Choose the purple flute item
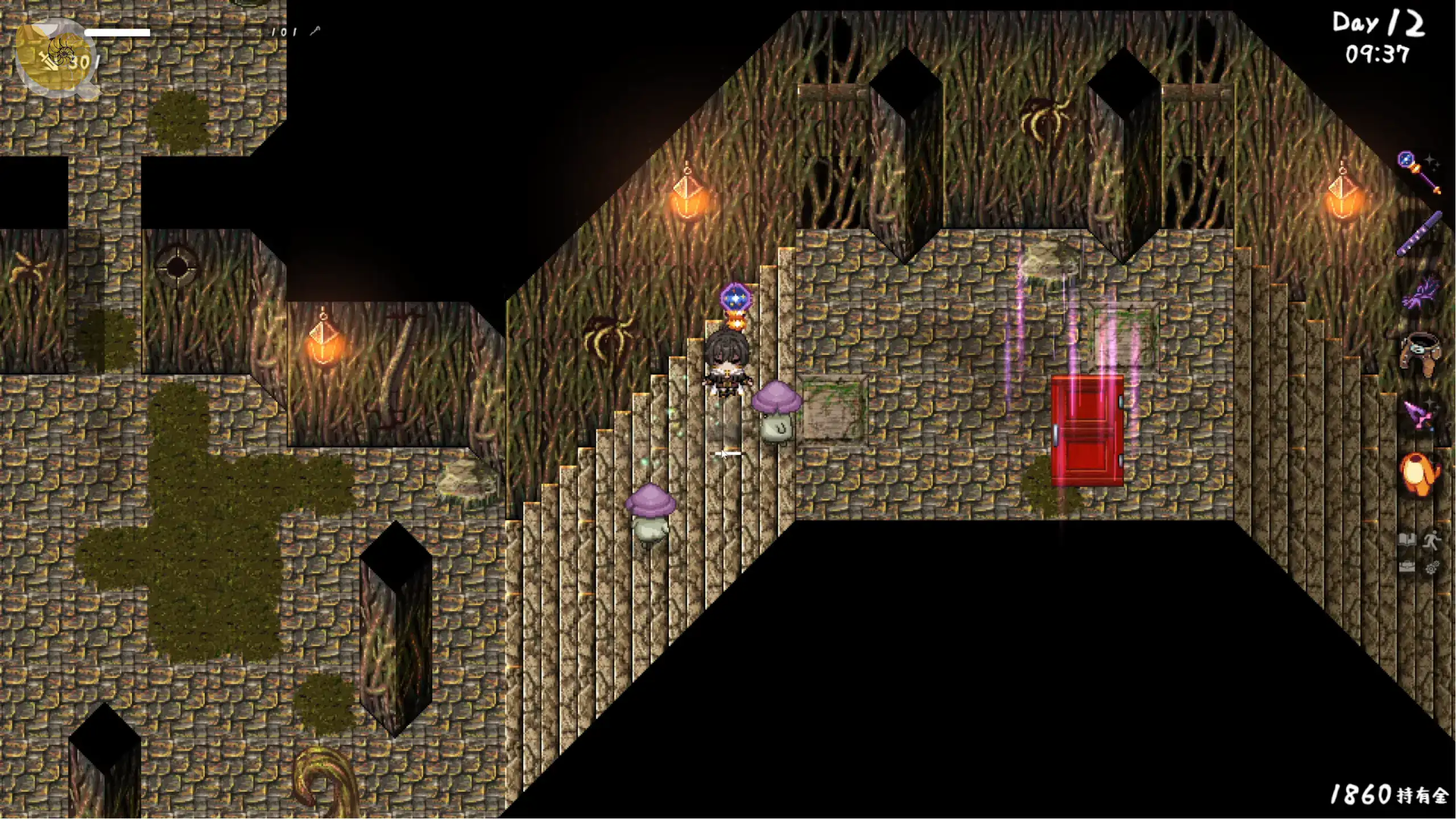The image size is (1456, 819). click(1420, 233)
